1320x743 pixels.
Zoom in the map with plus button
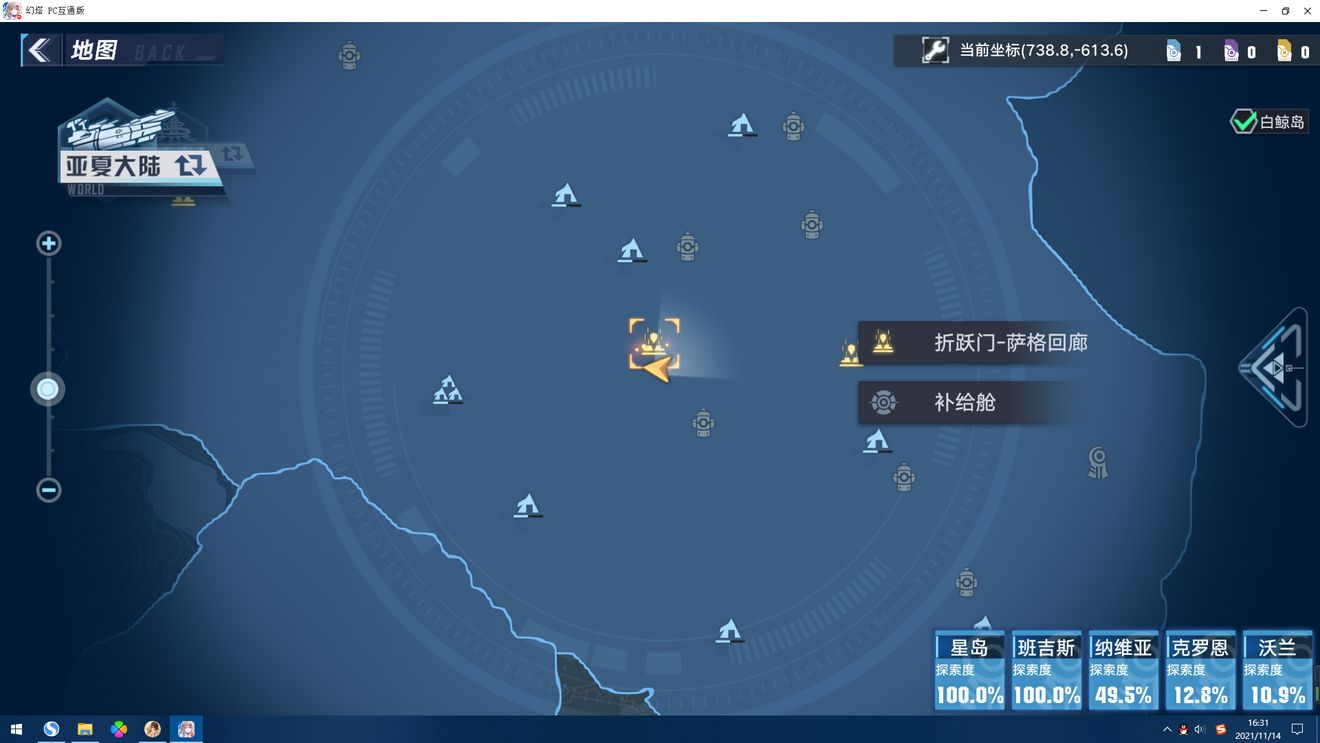pos(48,243)
